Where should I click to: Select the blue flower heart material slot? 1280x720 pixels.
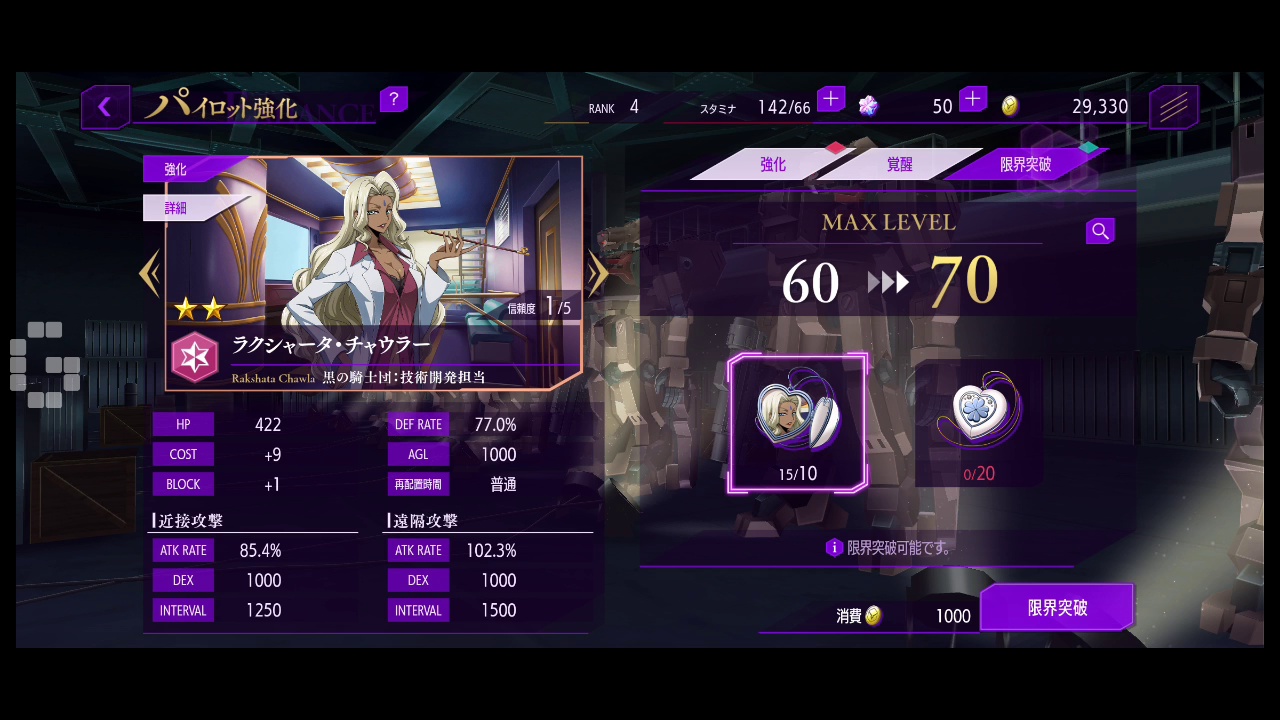click(x=979, y=423)
